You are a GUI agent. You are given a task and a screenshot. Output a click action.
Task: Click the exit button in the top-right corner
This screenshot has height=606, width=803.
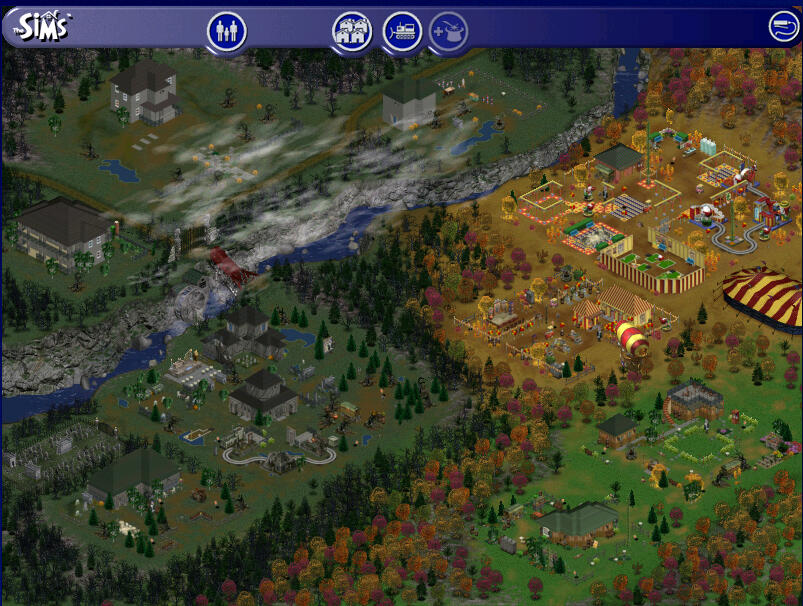click(782, 27)
